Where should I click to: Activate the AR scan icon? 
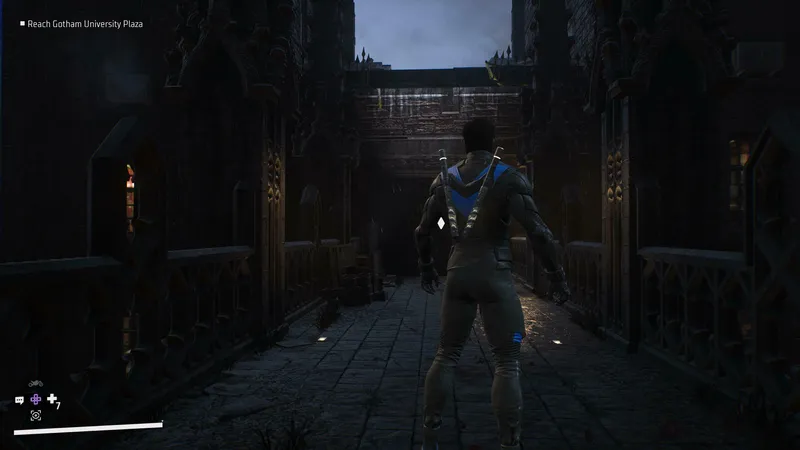pos(36,415)
